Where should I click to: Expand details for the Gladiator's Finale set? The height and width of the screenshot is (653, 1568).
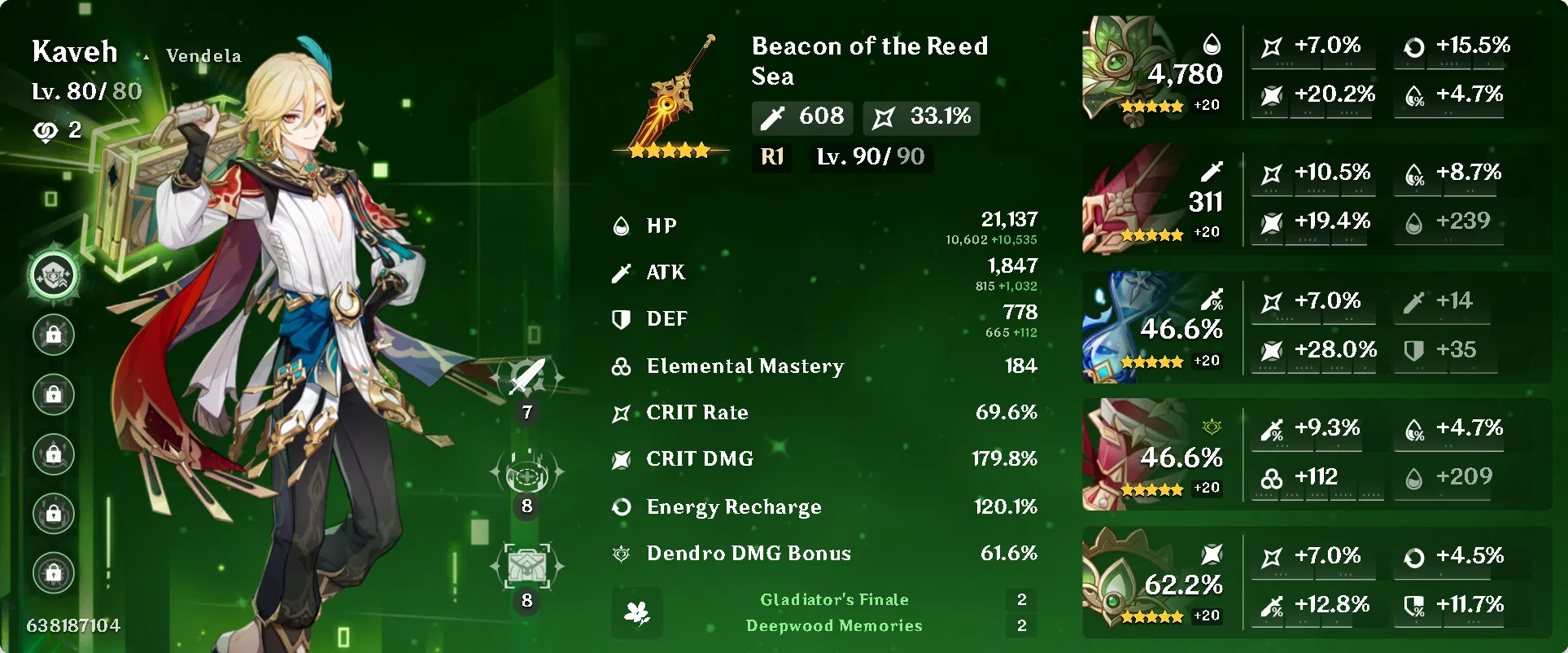tap(834, 599)
